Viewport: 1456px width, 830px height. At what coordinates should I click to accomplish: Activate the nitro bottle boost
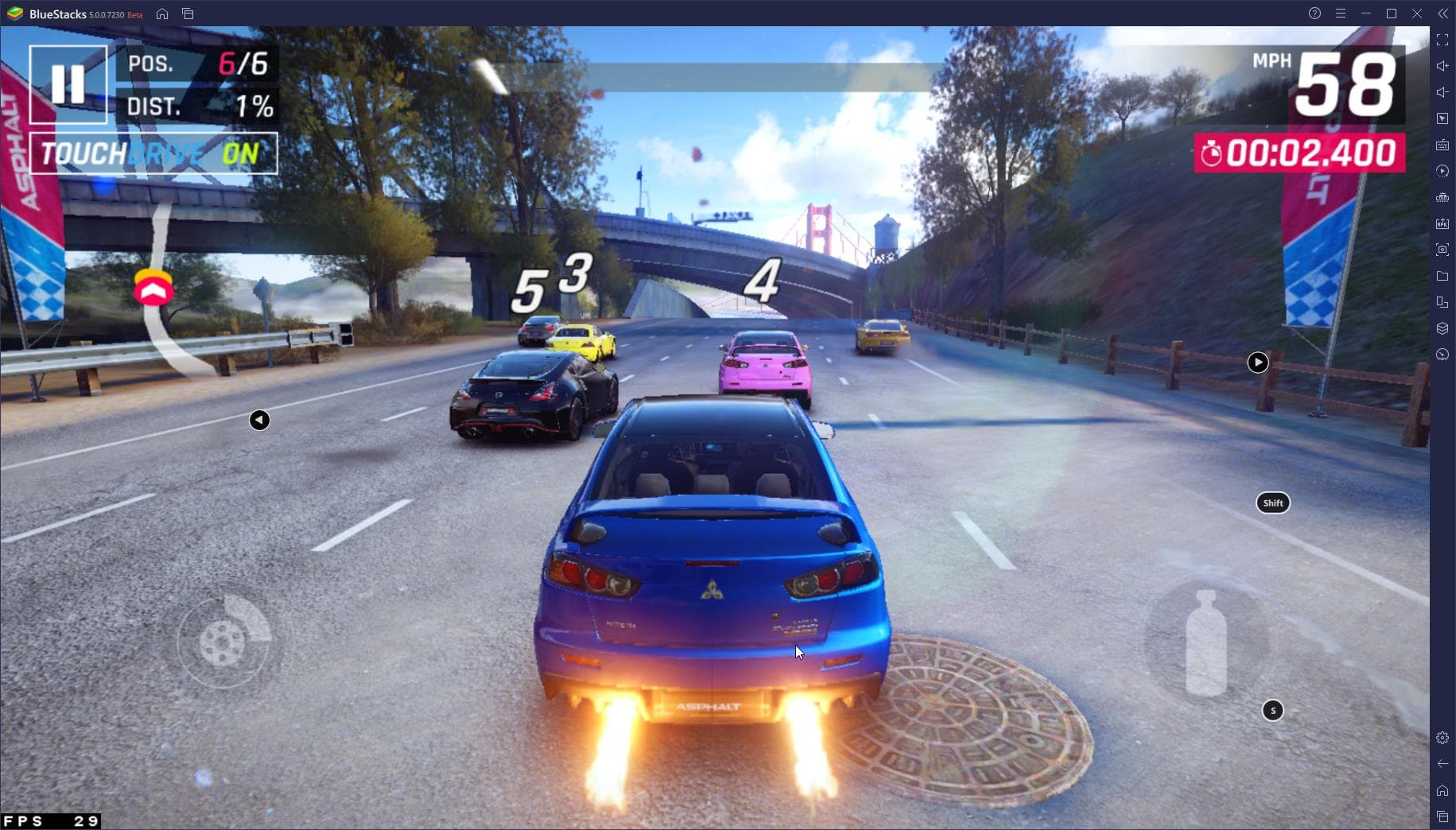1206,645
